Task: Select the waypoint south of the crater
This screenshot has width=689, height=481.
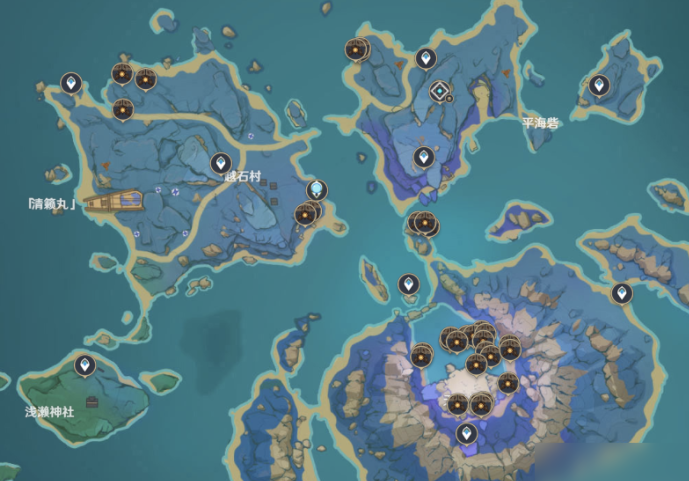Action: coord(466,433)
